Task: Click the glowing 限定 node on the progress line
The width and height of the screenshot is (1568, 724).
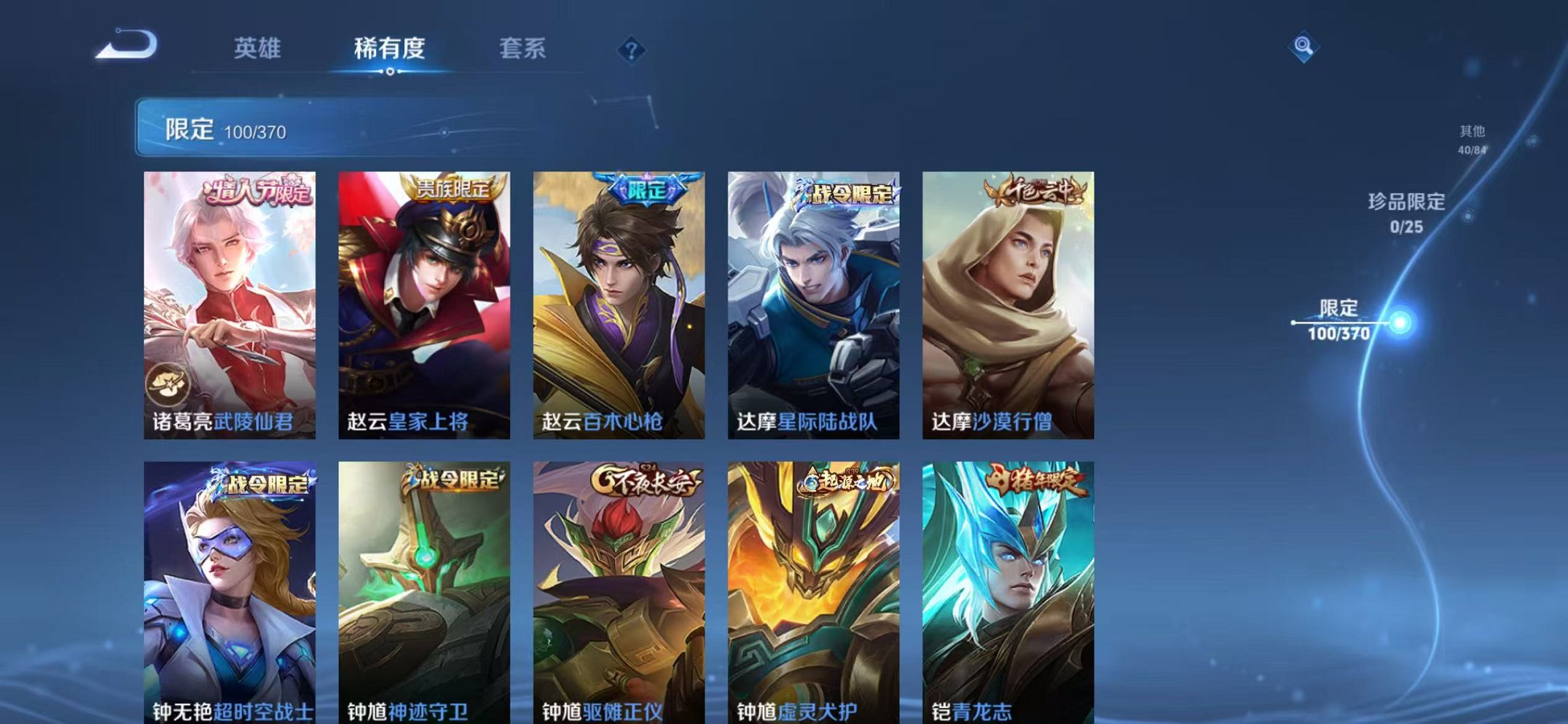Action: tap(1399, 321)
